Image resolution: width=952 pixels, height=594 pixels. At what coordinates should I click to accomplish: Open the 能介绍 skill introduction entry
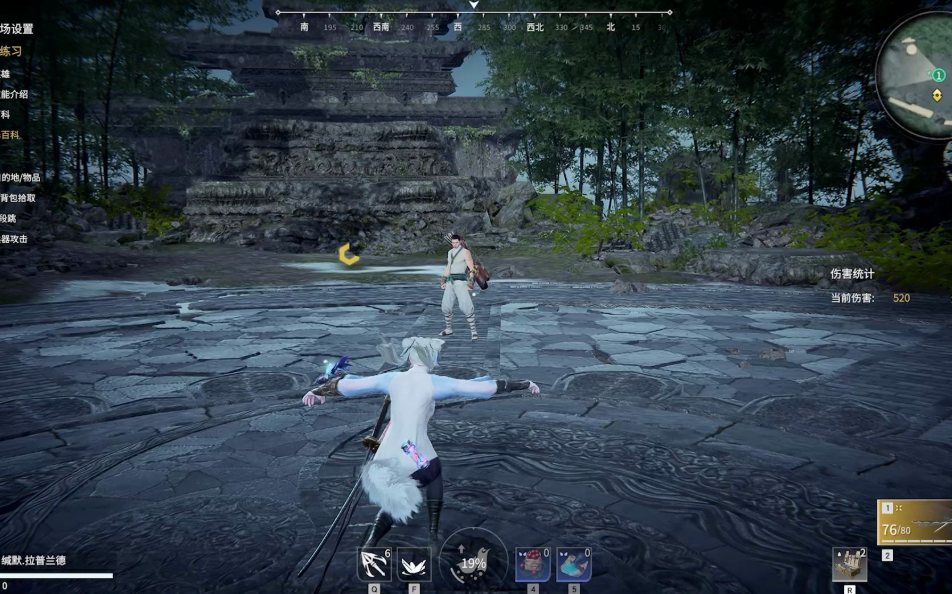(14, 94)
